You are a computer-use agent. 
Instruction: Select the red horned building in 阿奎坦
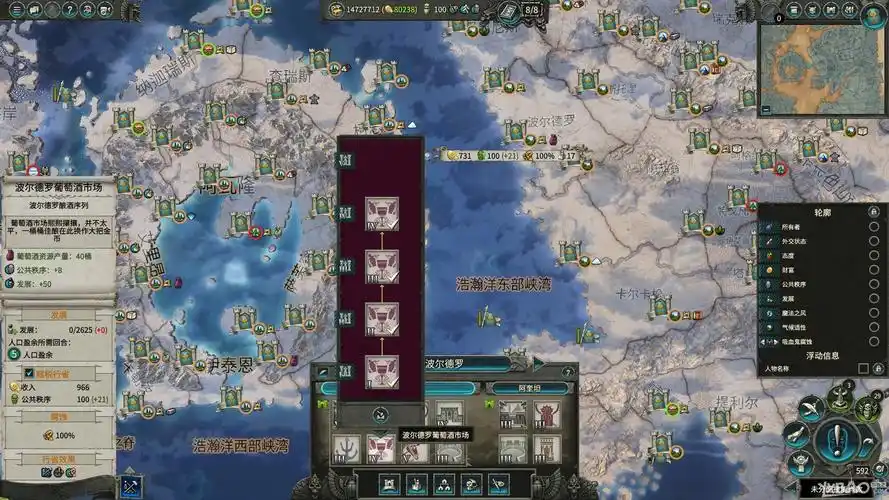coord(546,415)
